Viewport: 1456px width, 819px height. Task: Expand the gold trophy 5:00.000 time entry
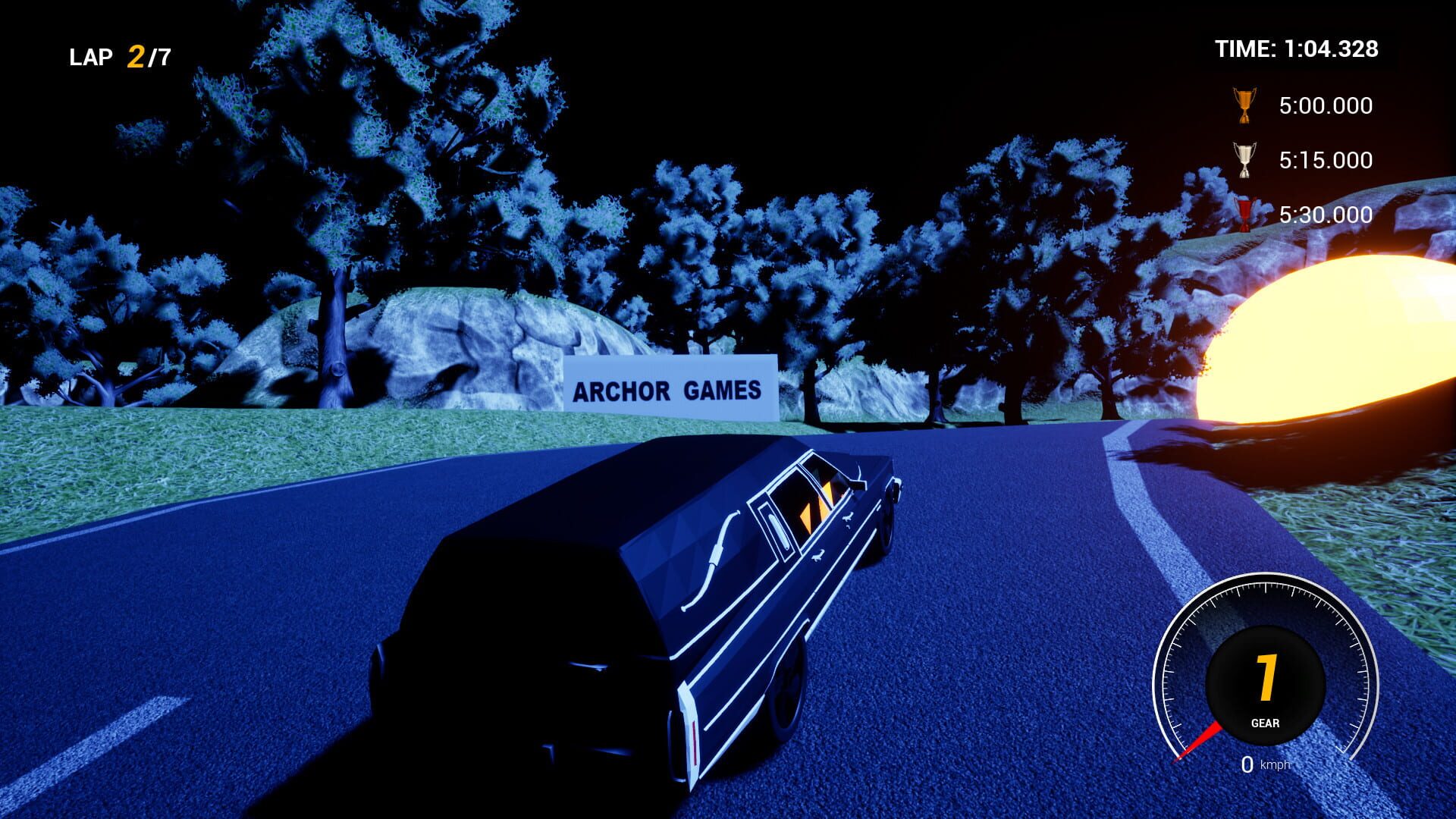click(x=1326, y=106)
